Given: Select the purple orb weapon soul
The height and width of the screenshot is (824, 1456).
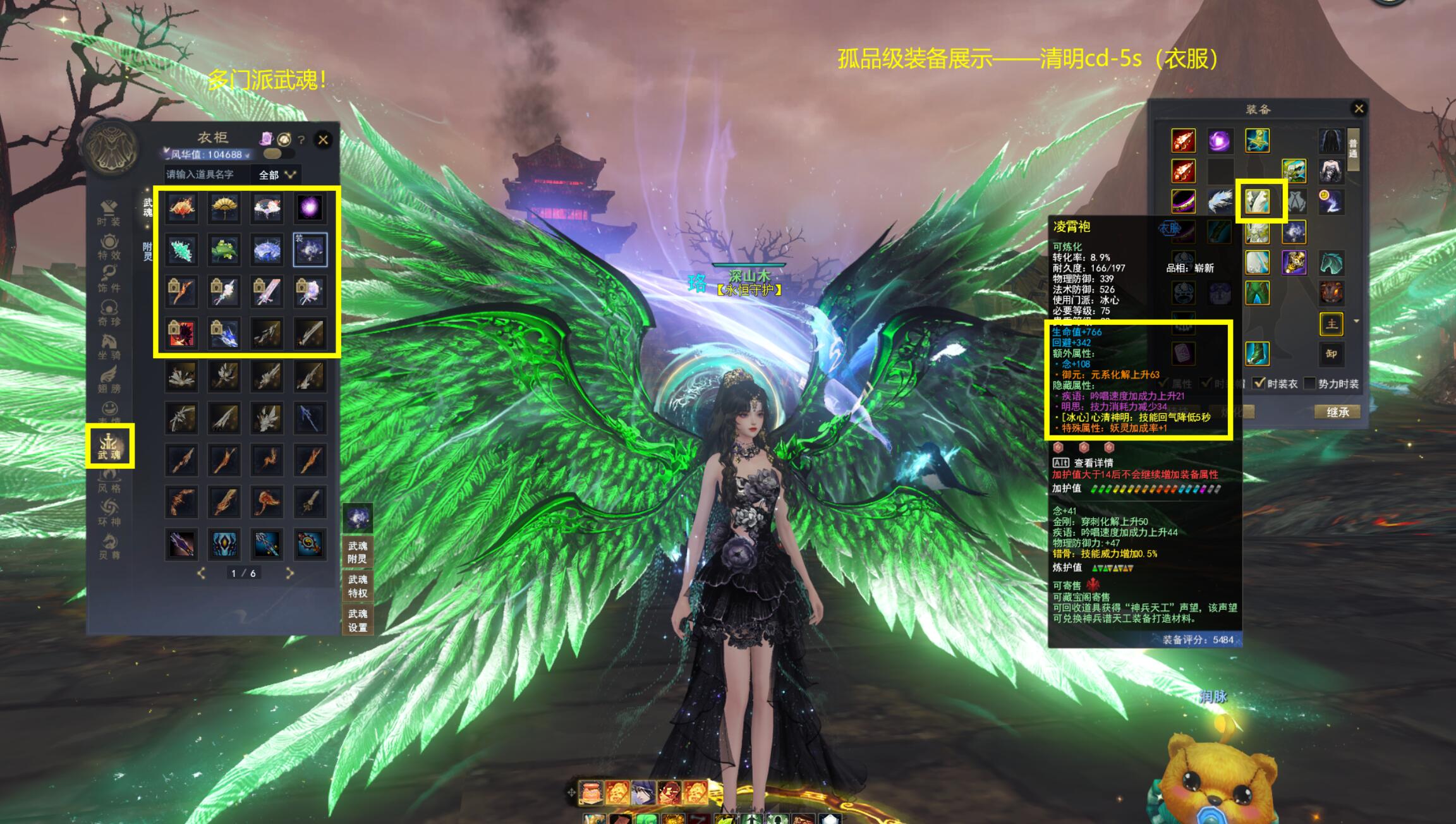Looking at the screenshot, I should click(310, 208).
